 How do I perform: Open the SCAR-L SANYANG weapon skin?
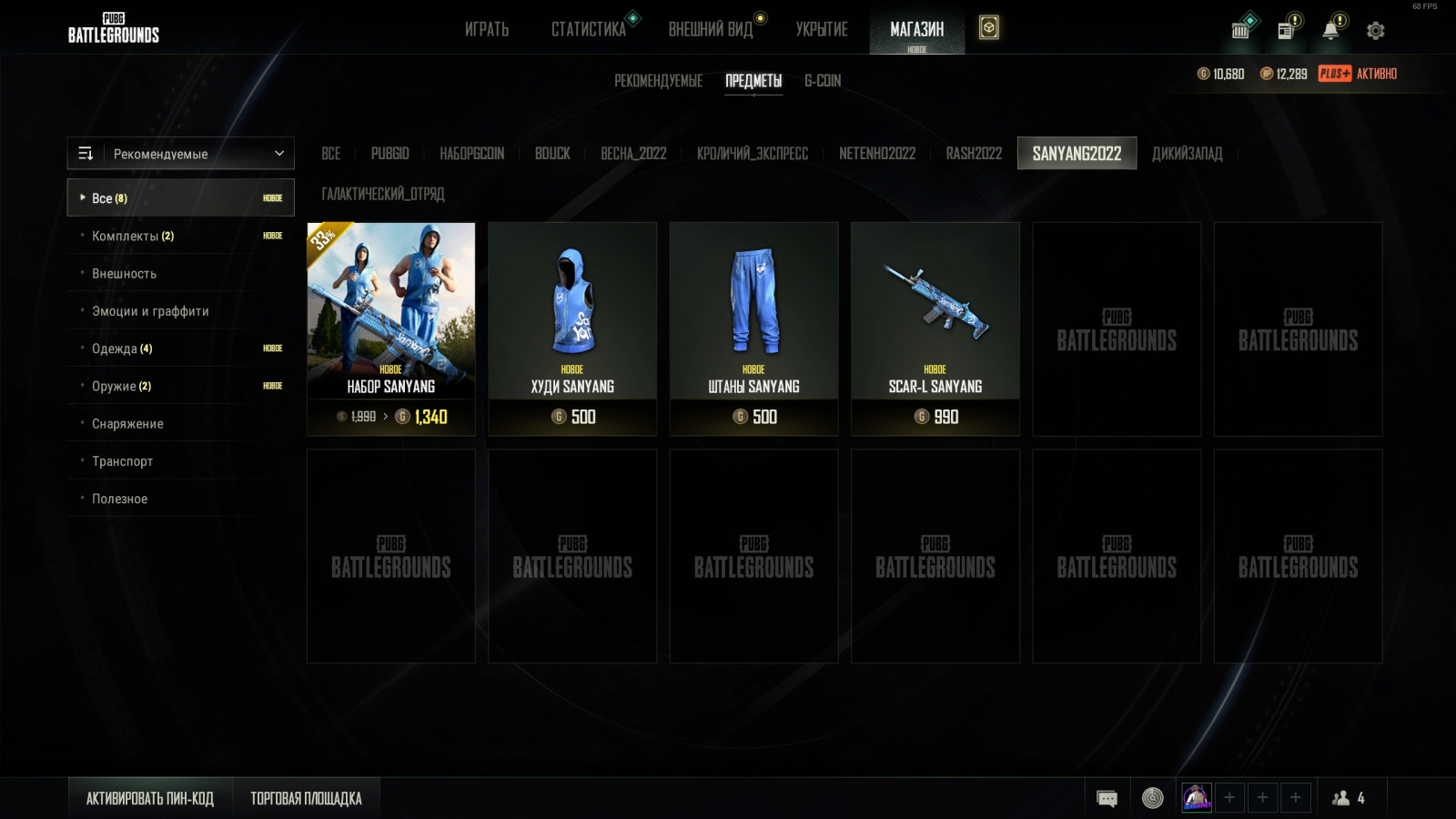[935, 328]
